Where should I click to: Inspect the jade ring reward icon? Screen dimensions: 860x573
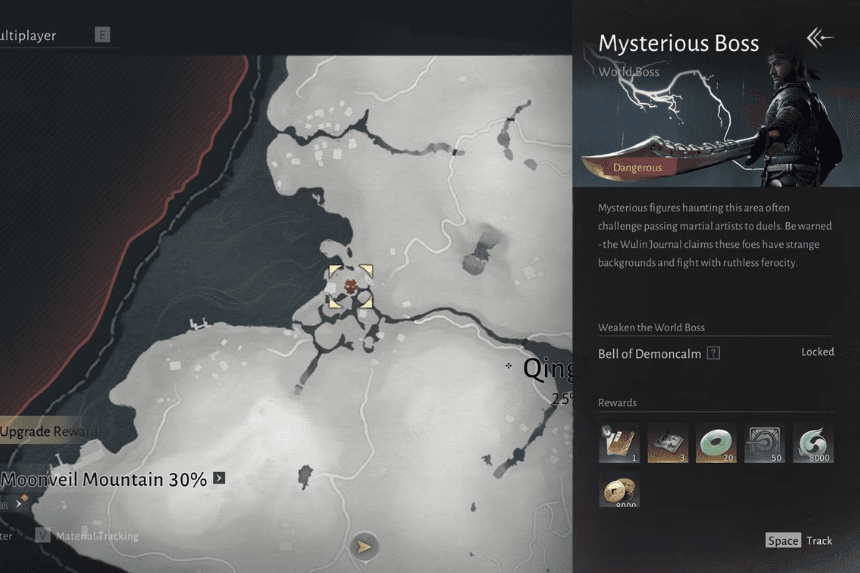[715, 443]
